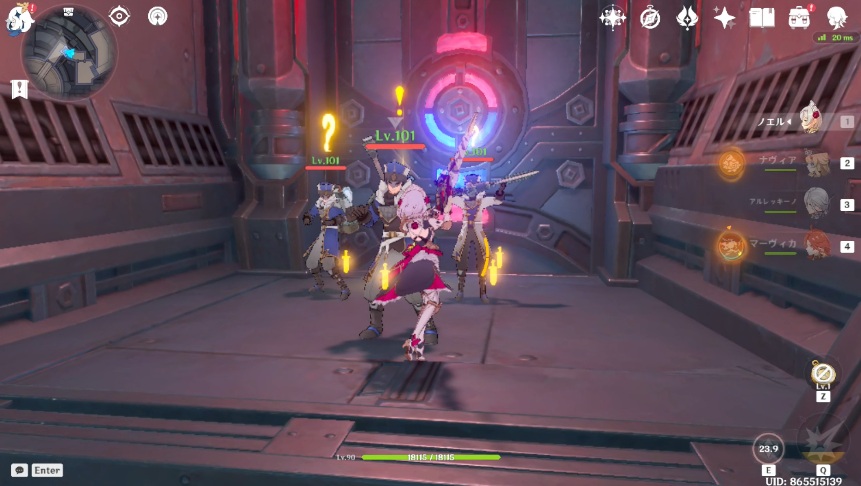This screenshot has height=486, width=861.
Task: Open the adventurer handbook book icon
Action: tap(762, 17)
